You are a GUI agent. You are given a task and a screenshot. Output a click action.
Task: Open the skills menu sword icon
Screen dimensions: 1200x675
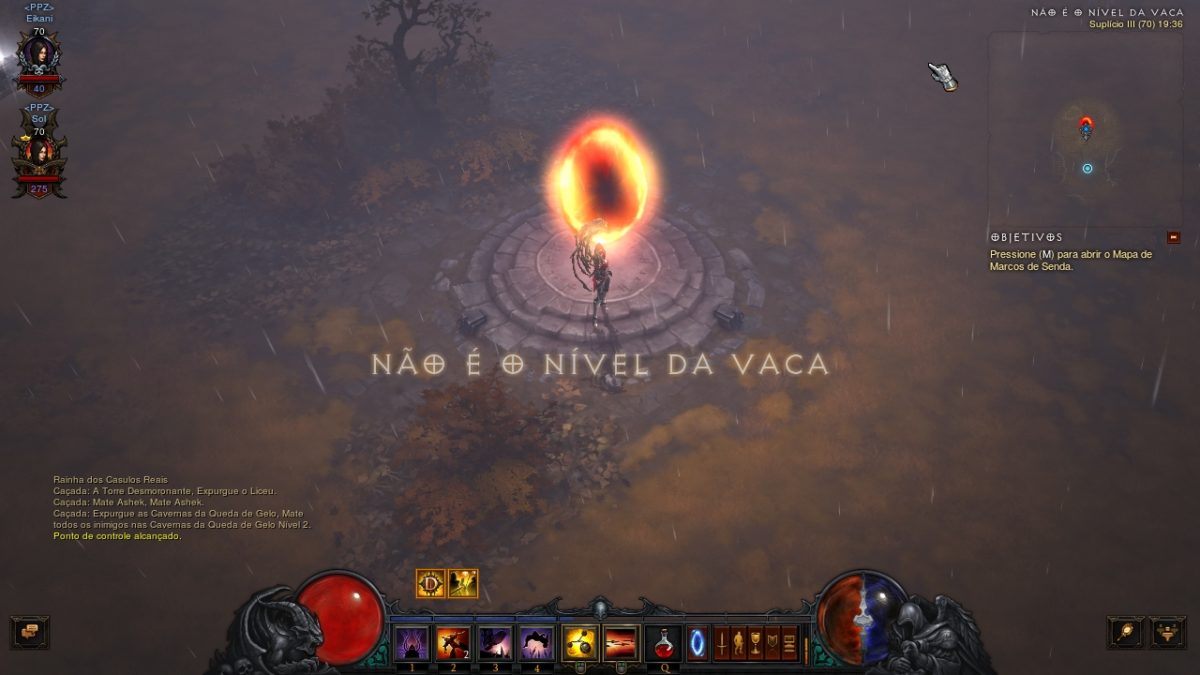(721, 643)
